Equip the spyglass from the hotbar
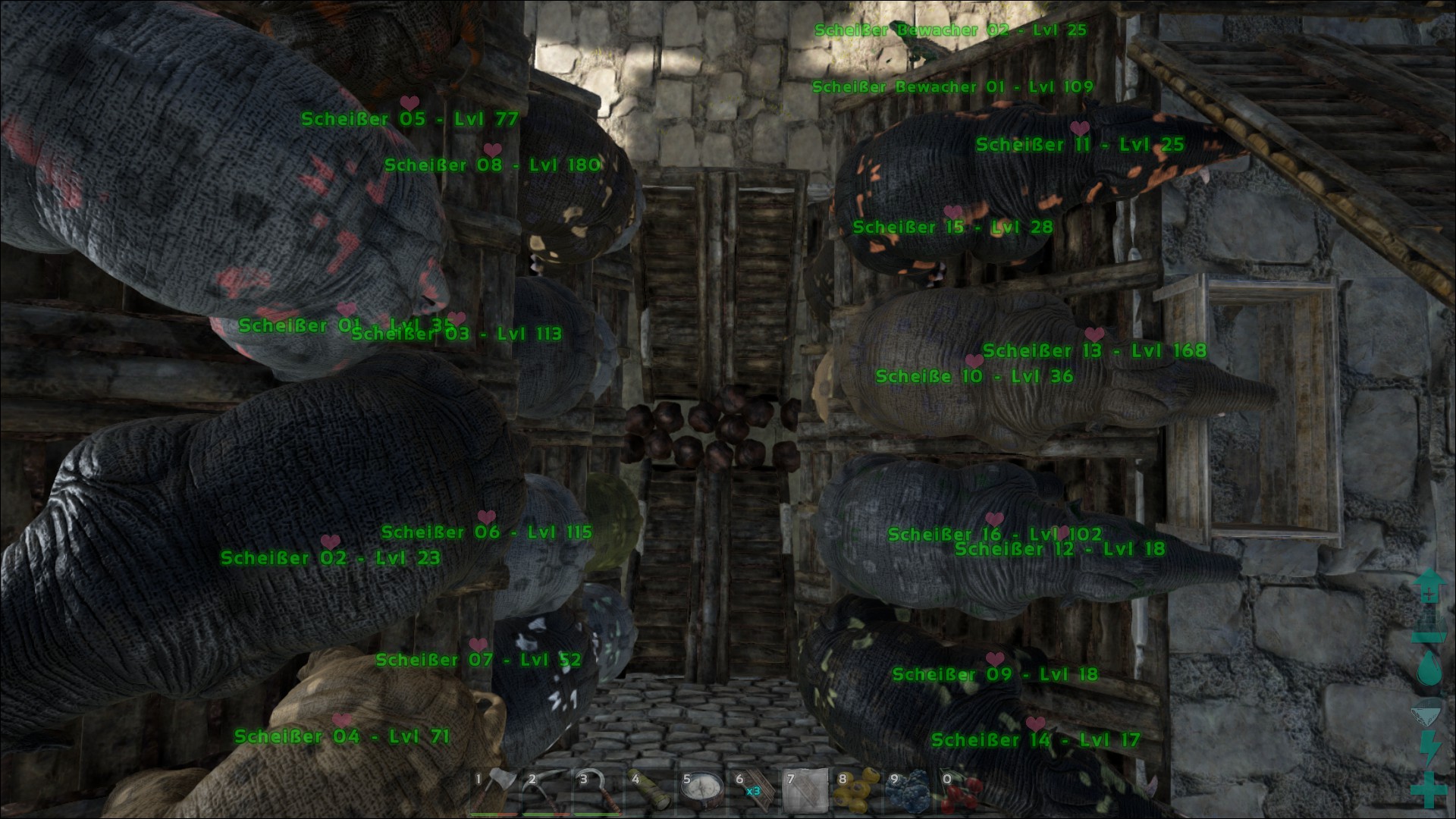This screenshot has height=819, width=1456. (648, 789)
